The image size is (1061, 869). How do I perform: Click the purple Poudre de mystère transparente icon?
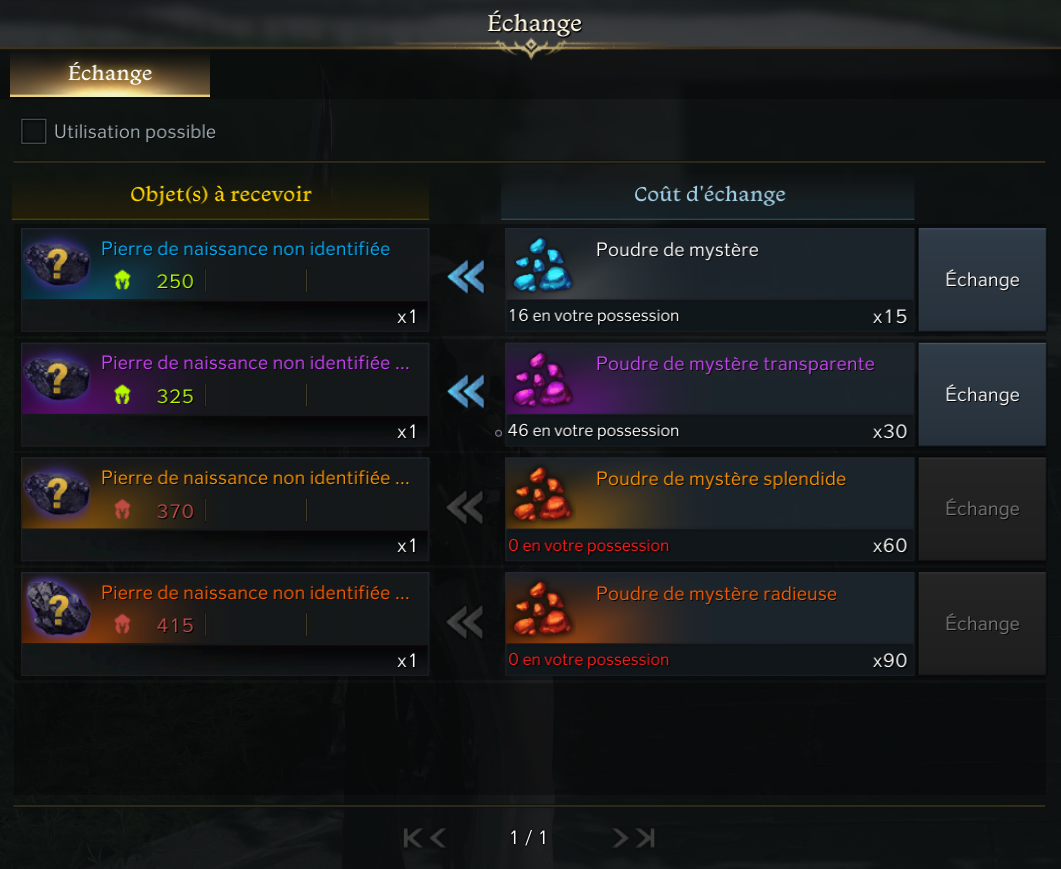(542, 382)
